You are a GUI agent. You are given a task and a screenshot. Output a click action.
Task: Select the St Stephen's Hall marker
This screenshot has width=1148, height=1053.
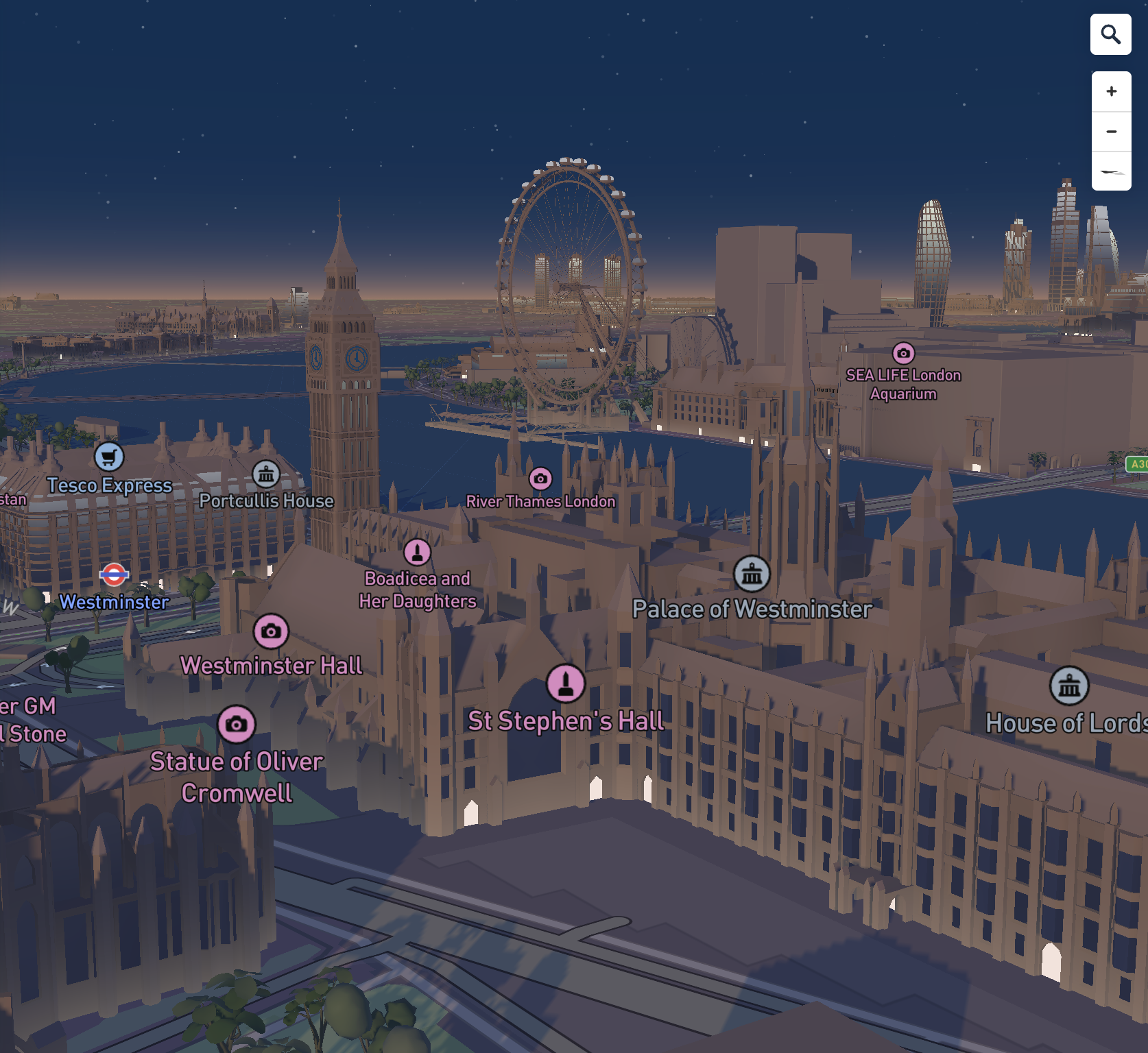(x=566, y=683)
